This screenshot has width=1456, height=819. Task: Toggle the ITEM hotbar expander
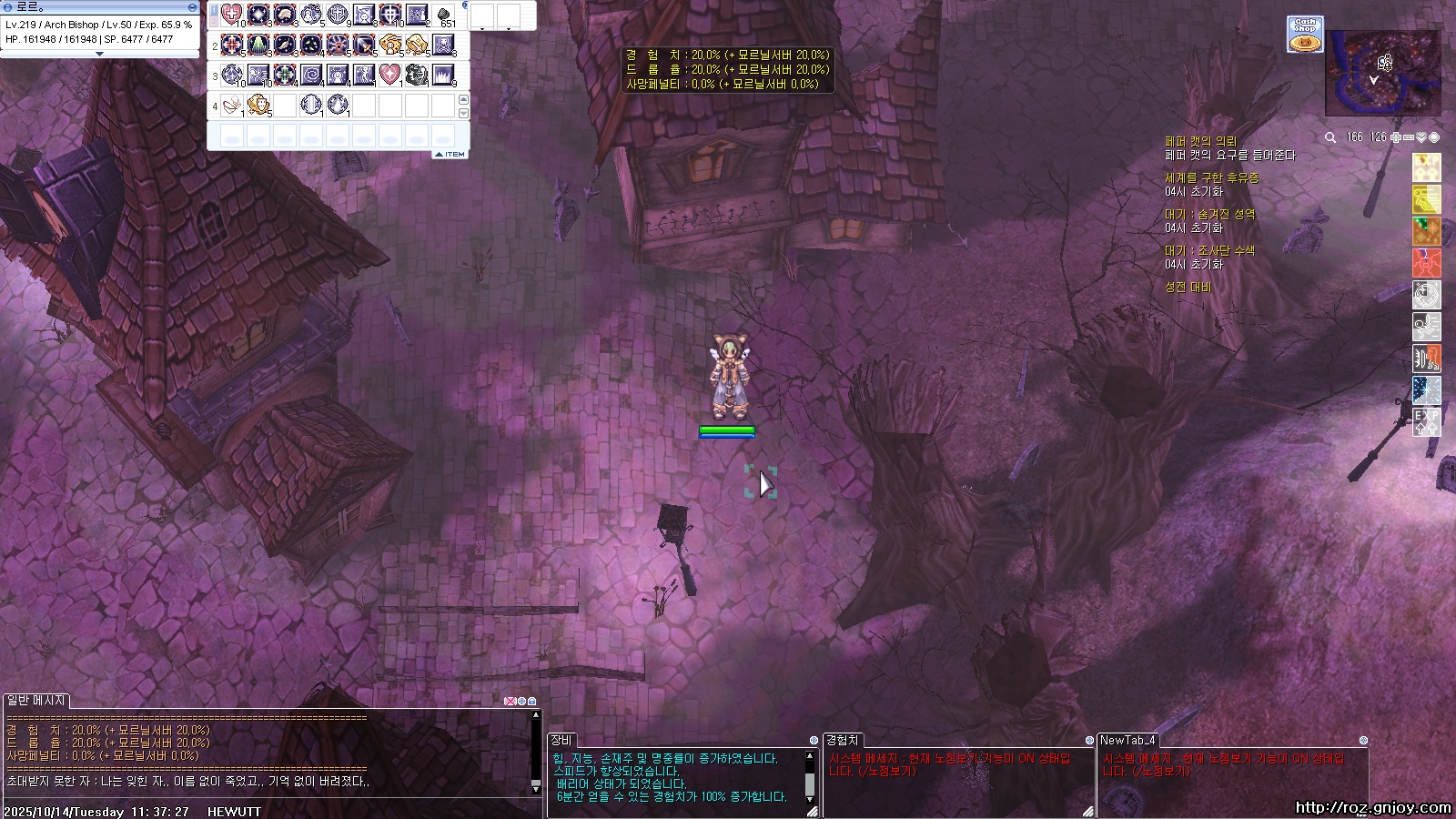tap(450, 155)
